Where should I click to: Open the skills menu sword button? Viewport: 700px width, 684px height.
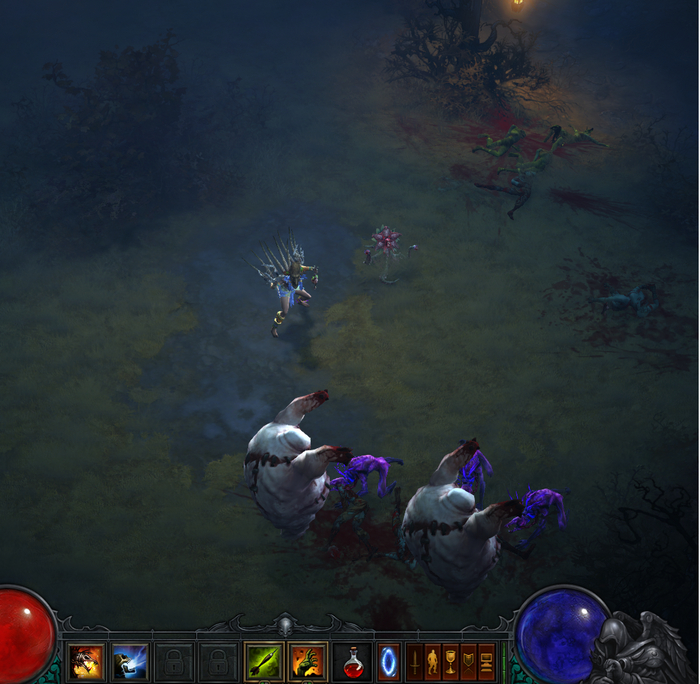414,661
